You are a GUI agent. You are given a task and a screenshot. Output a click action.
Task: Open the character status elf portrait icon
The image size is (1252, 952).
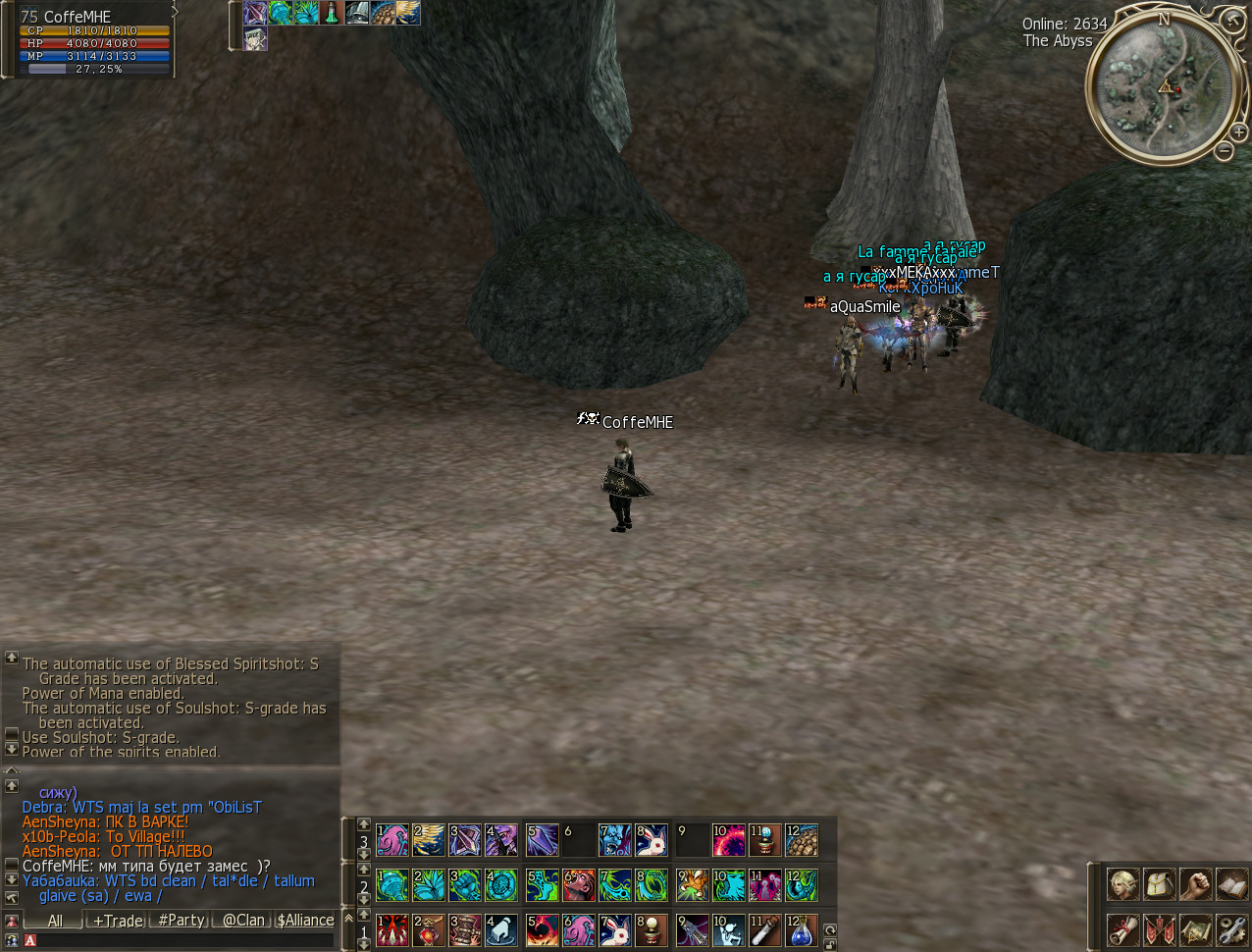1123,884
